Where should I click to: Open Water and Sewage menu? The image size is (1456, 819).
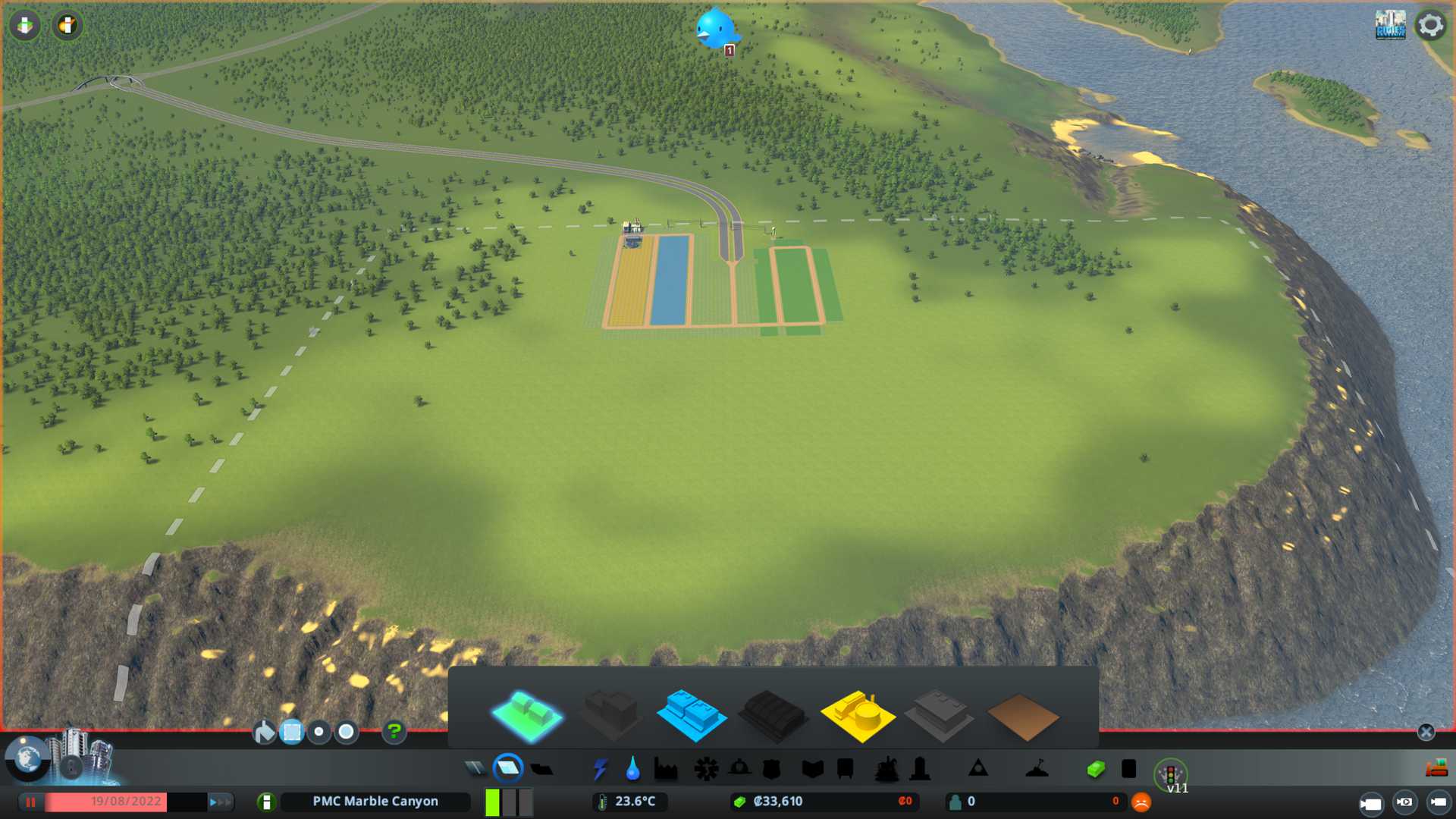point(632,770)
